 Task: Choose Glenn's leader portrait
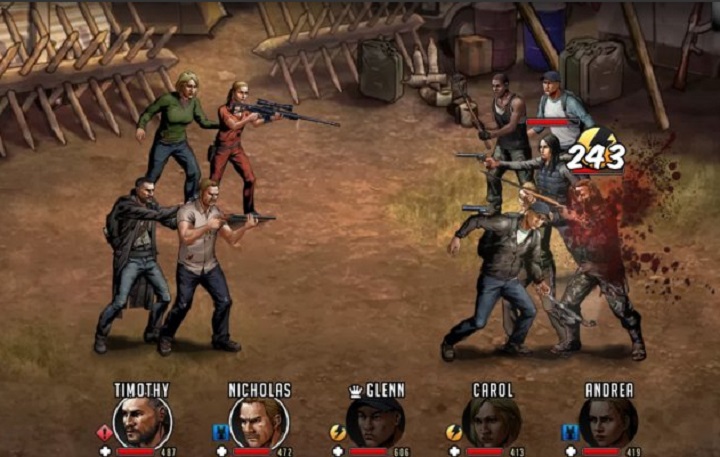[x=376, y=422]
